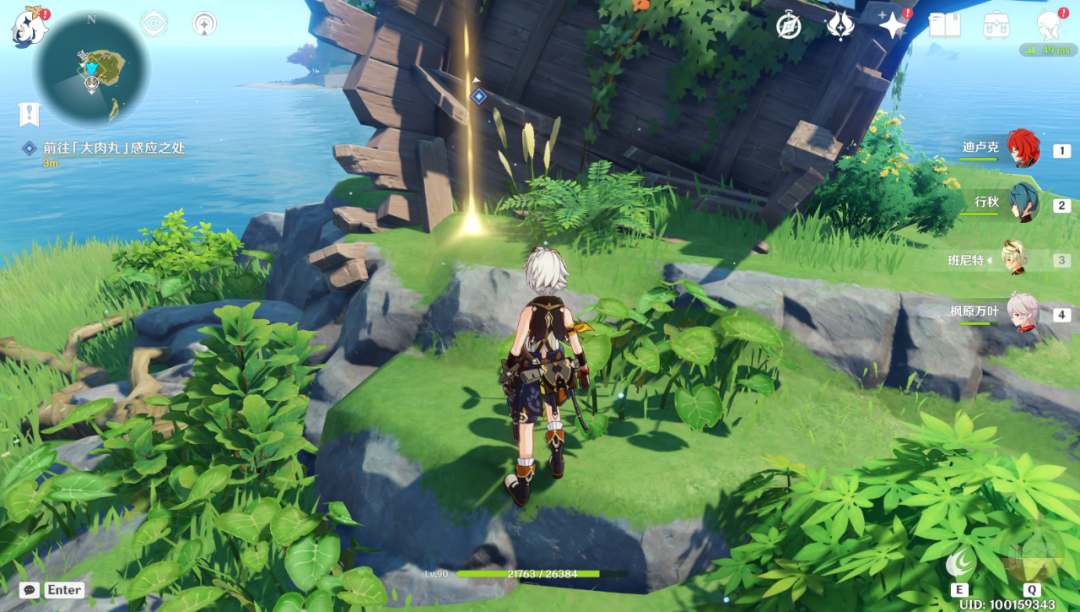
Task: Open the four-point star wish icon
Action: click(x=891, y=26)
